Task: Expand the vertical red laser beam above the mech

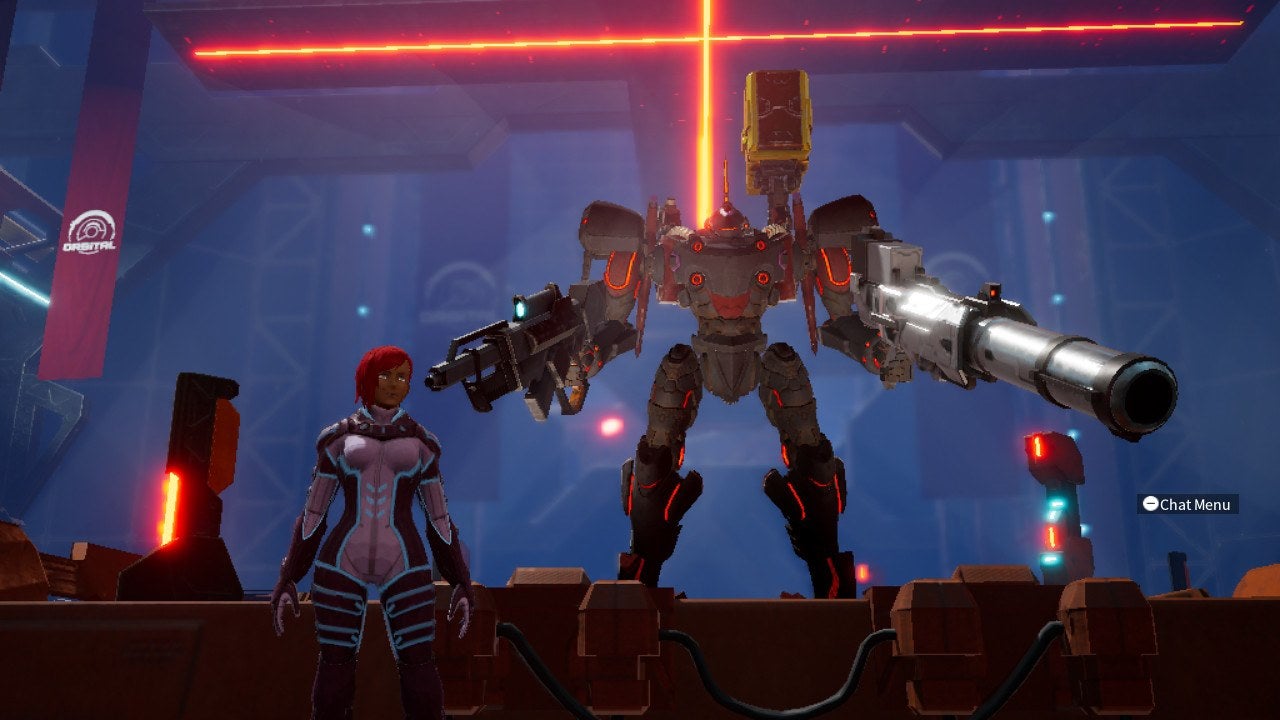Action: tap(706, 130)
